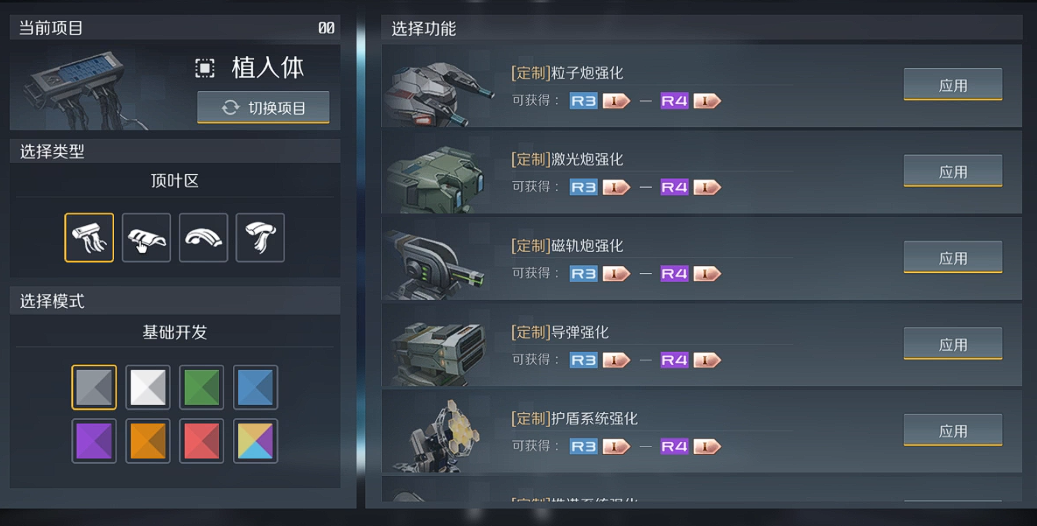Select the green development mode swatch

202,387
